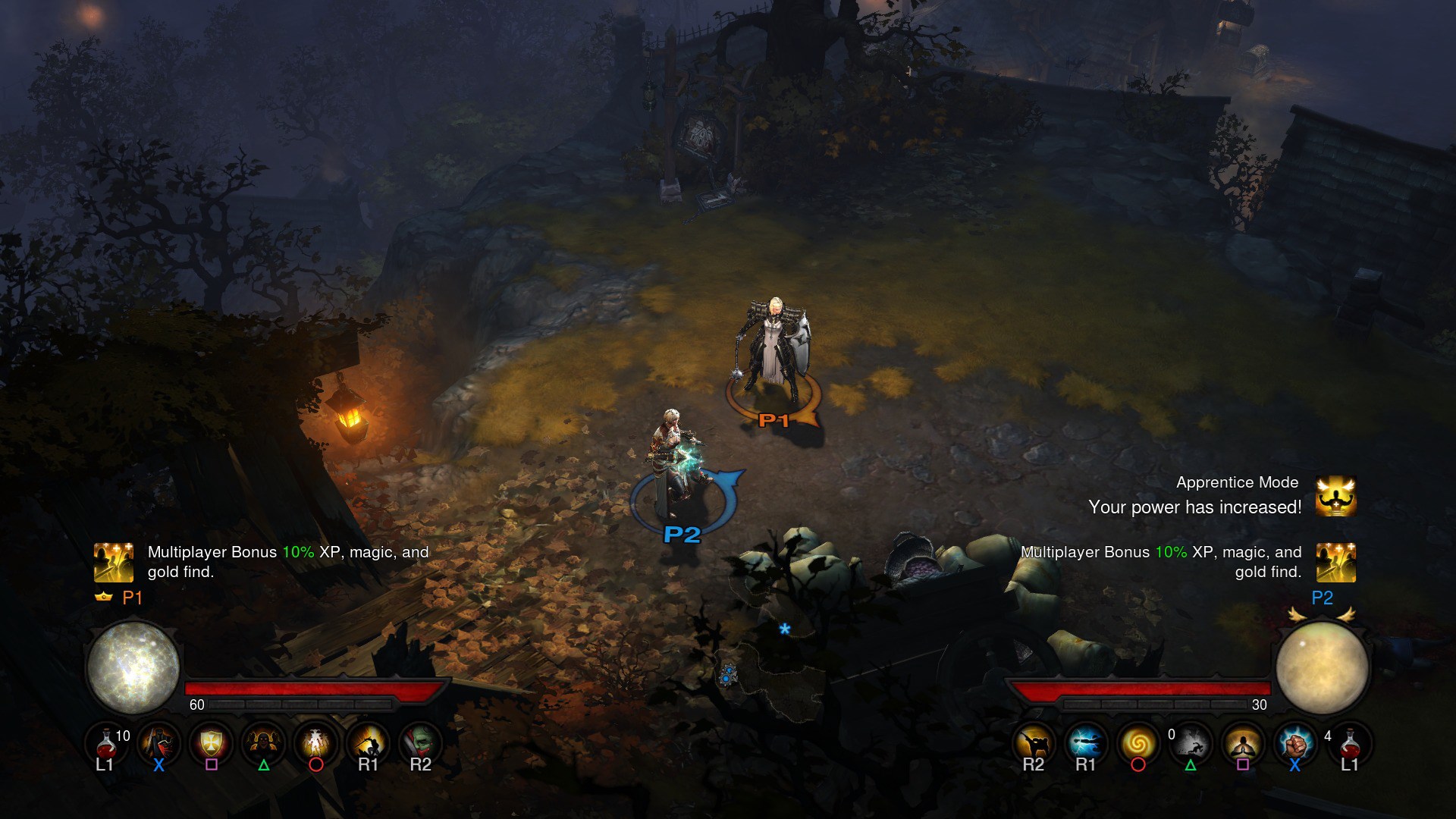Trigger the hooded dark figure skill
The image size is (1456, 819).
(x=263, y=742)
